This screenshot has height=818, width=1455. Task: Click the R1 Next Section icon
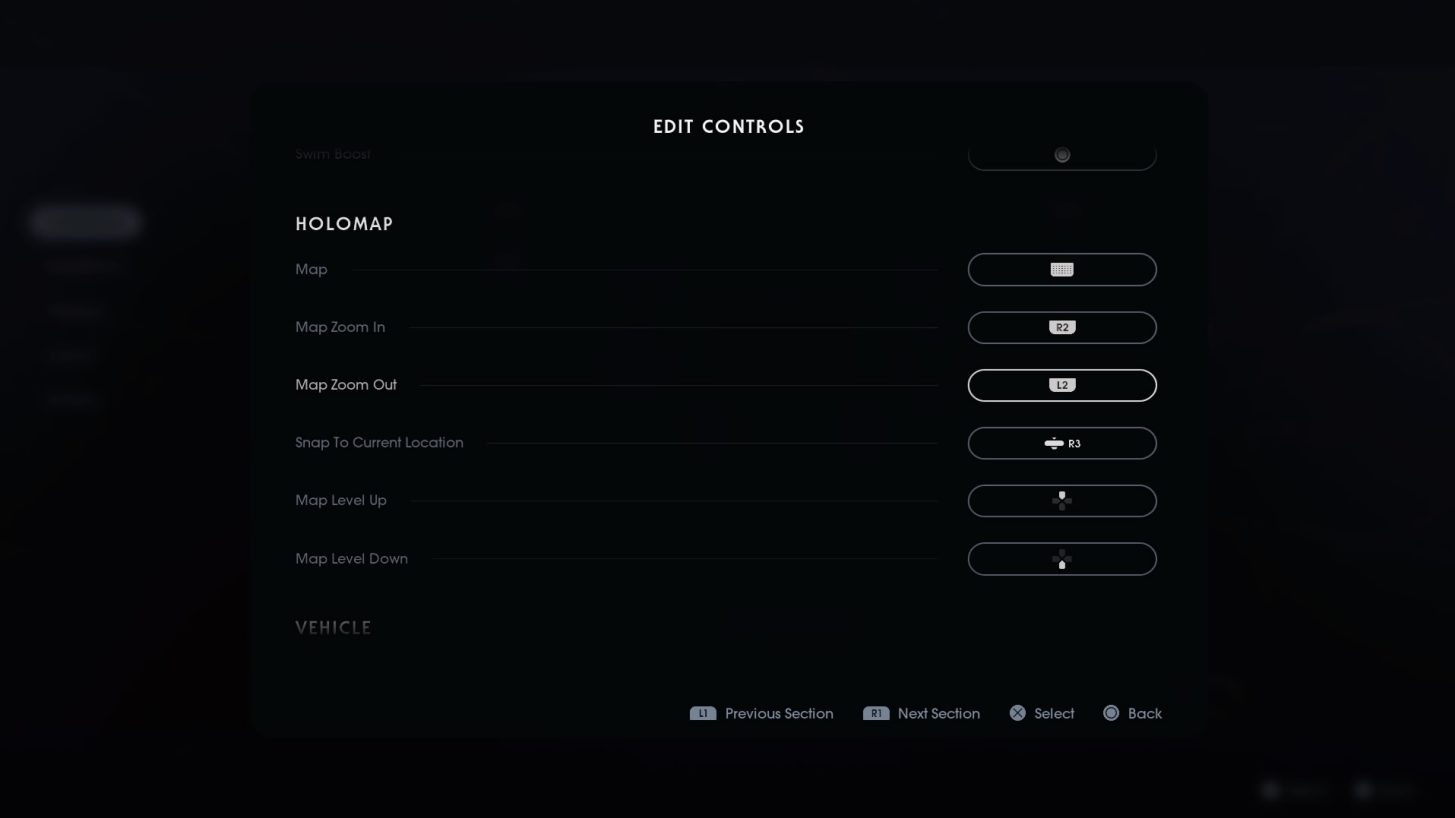tap(877, 713)
